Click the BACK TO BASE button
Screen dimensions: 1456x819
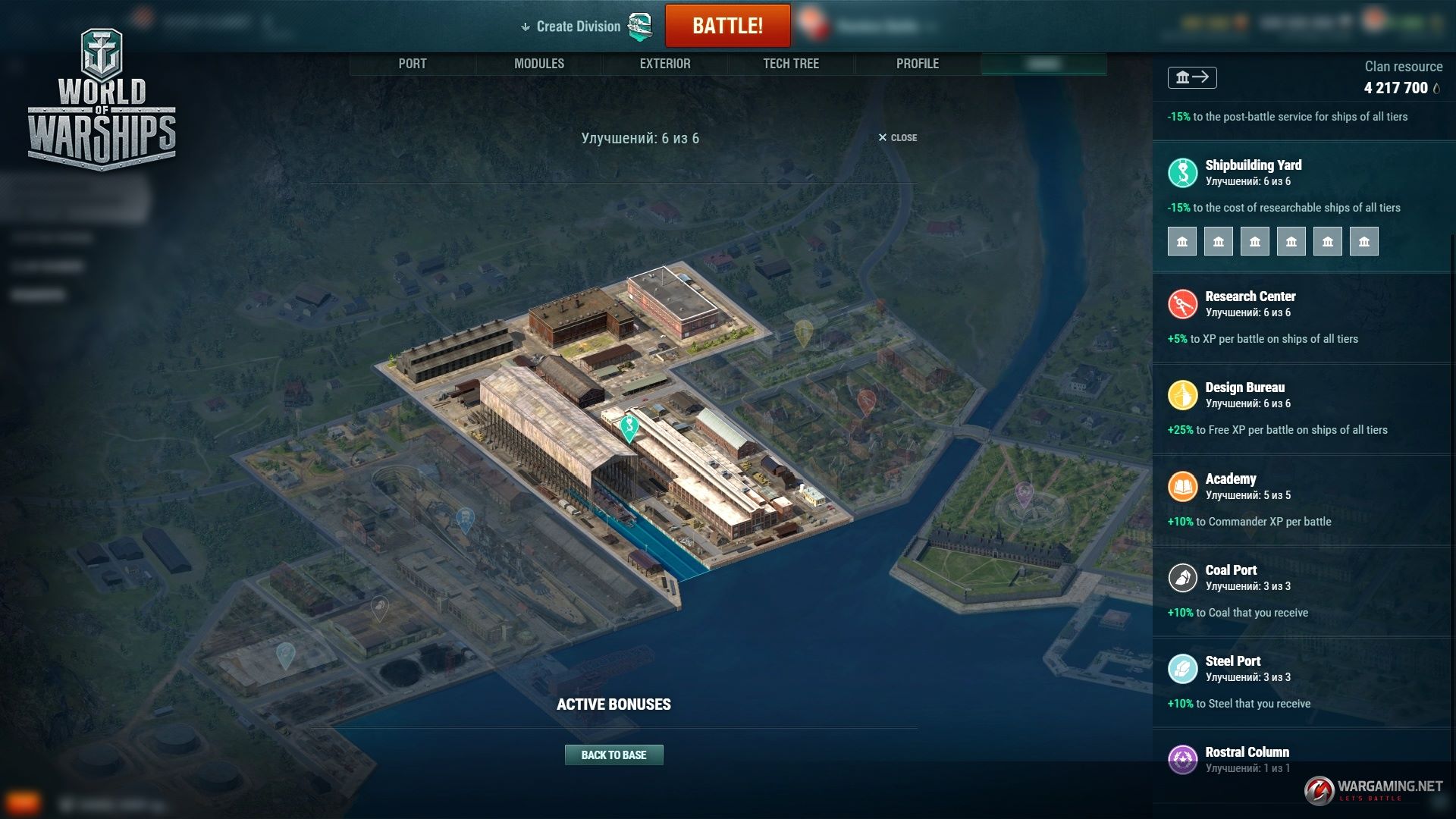[613, 755]
